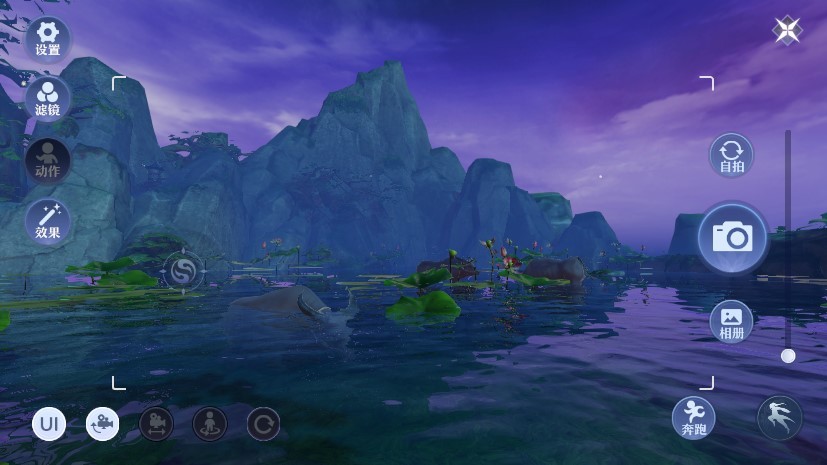Screen dimensions: 827x465
Task: Click the circular reset arrow icon
Action: point(263,424)
